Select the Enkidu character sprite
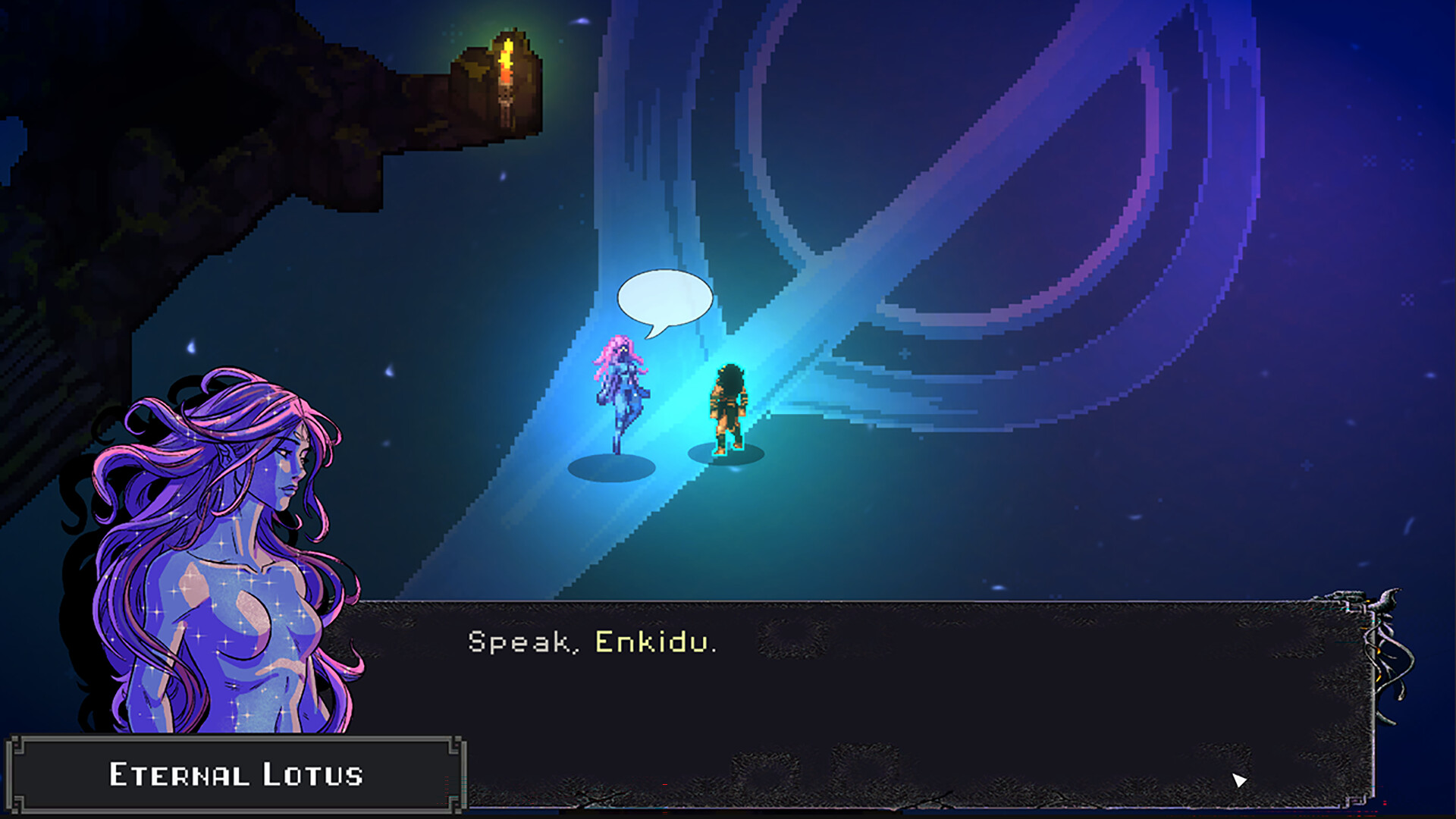The image size is (1456, 819). 728,409
